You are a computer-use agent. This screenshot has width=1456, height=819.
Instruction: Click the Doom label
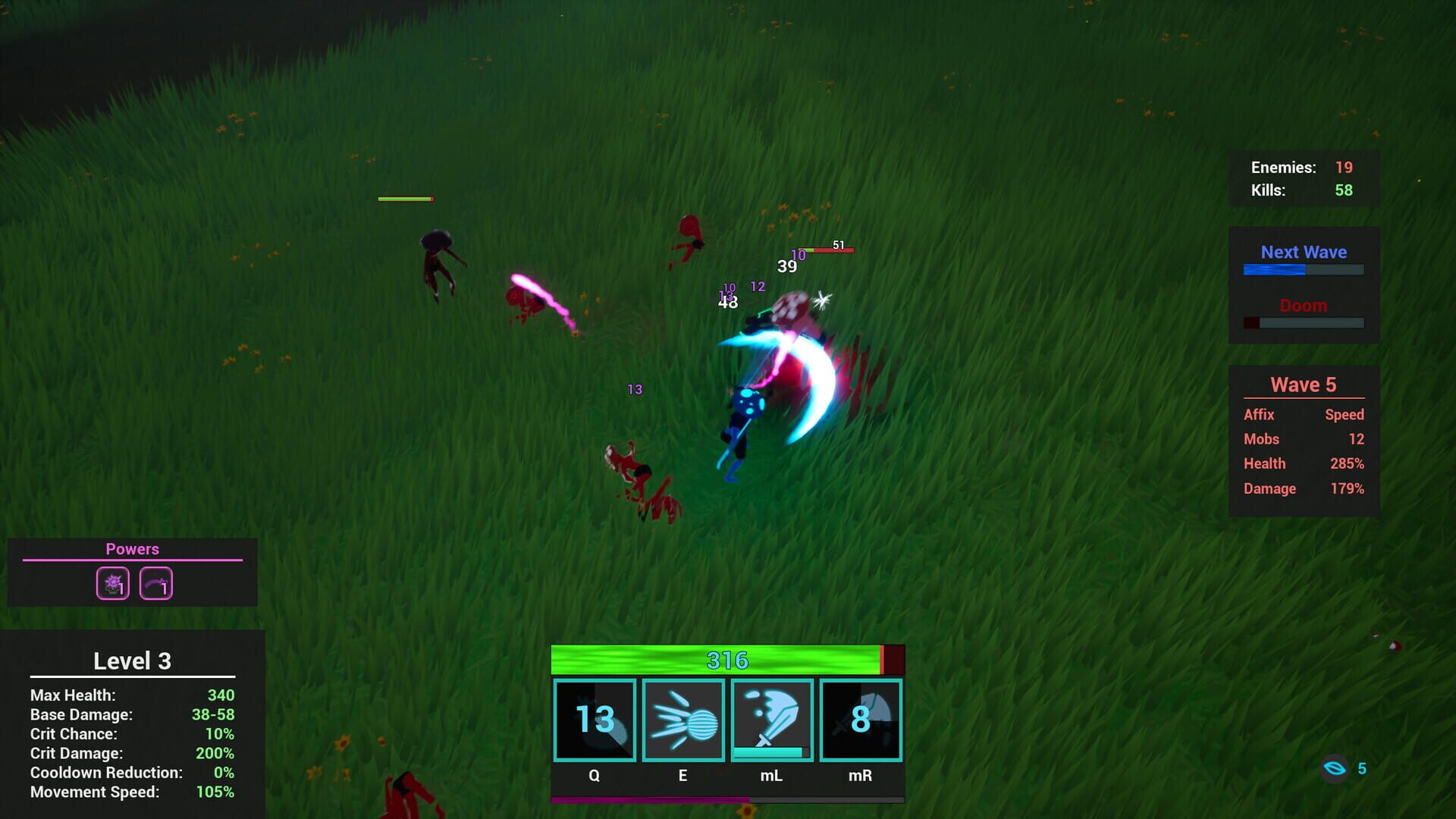click(1303, 306)
